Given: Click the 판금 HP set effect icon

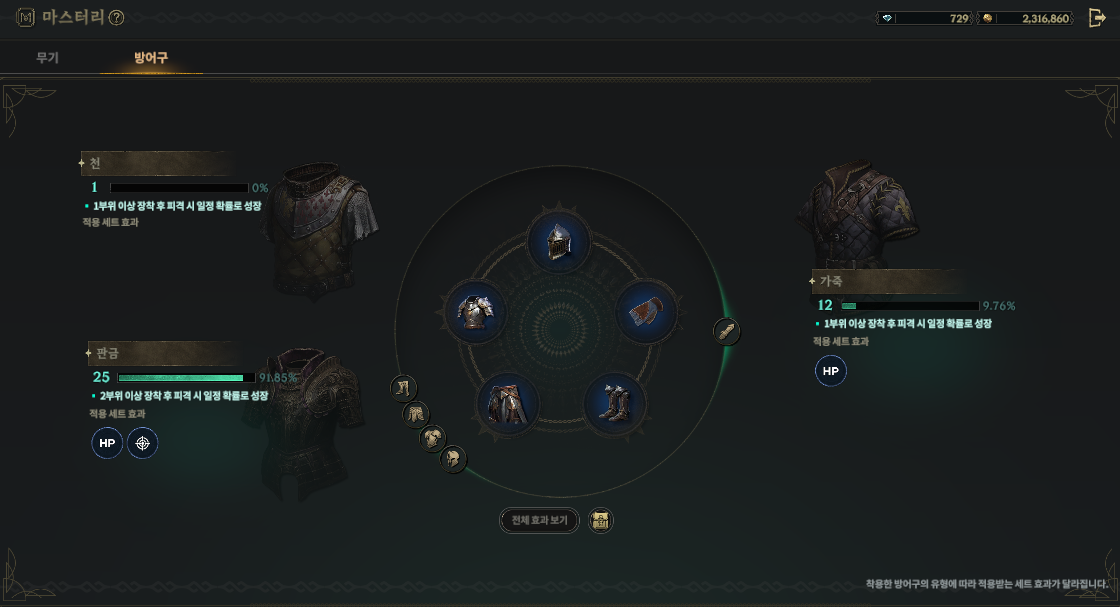Looking at the screenshot, I should point(107,443).
